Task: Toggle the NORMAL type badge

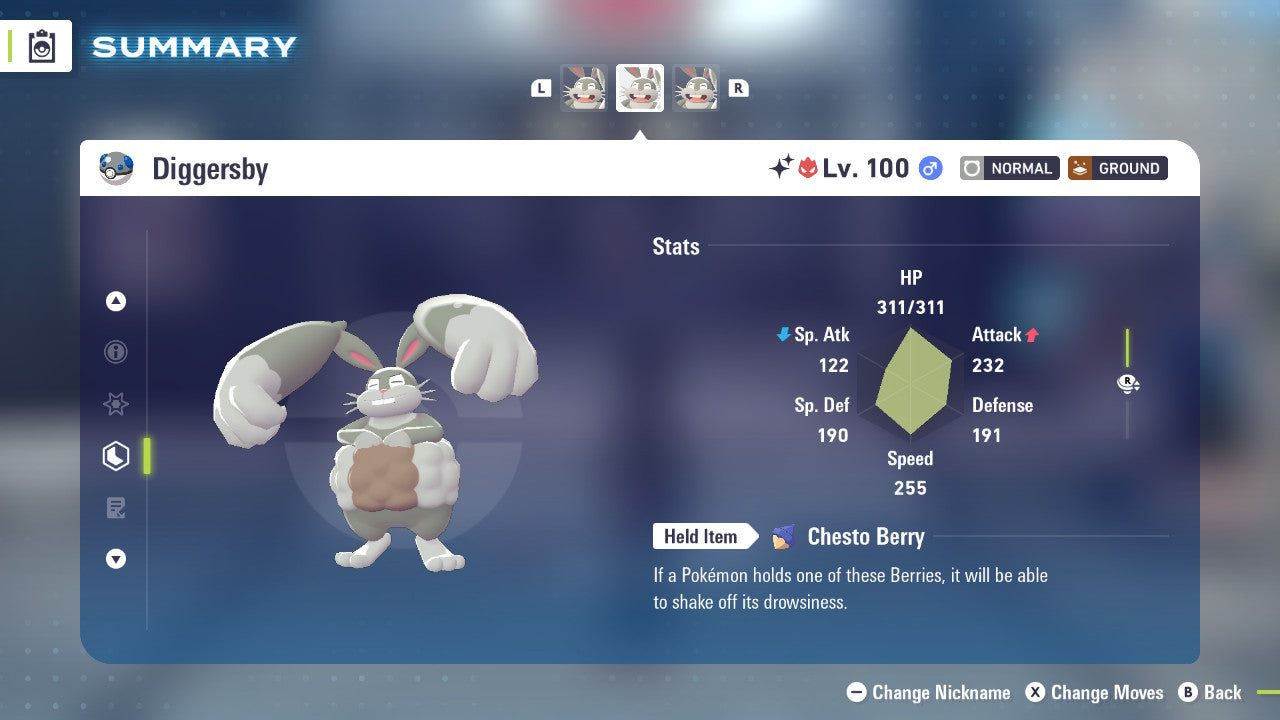Action: pyautogui.click(x=1009, y=168)
